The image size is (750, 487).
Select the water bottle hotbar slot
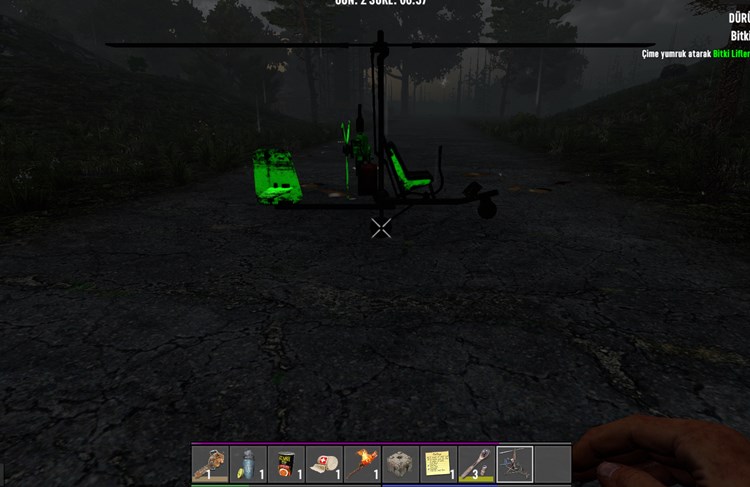click(x=248, y=464)
